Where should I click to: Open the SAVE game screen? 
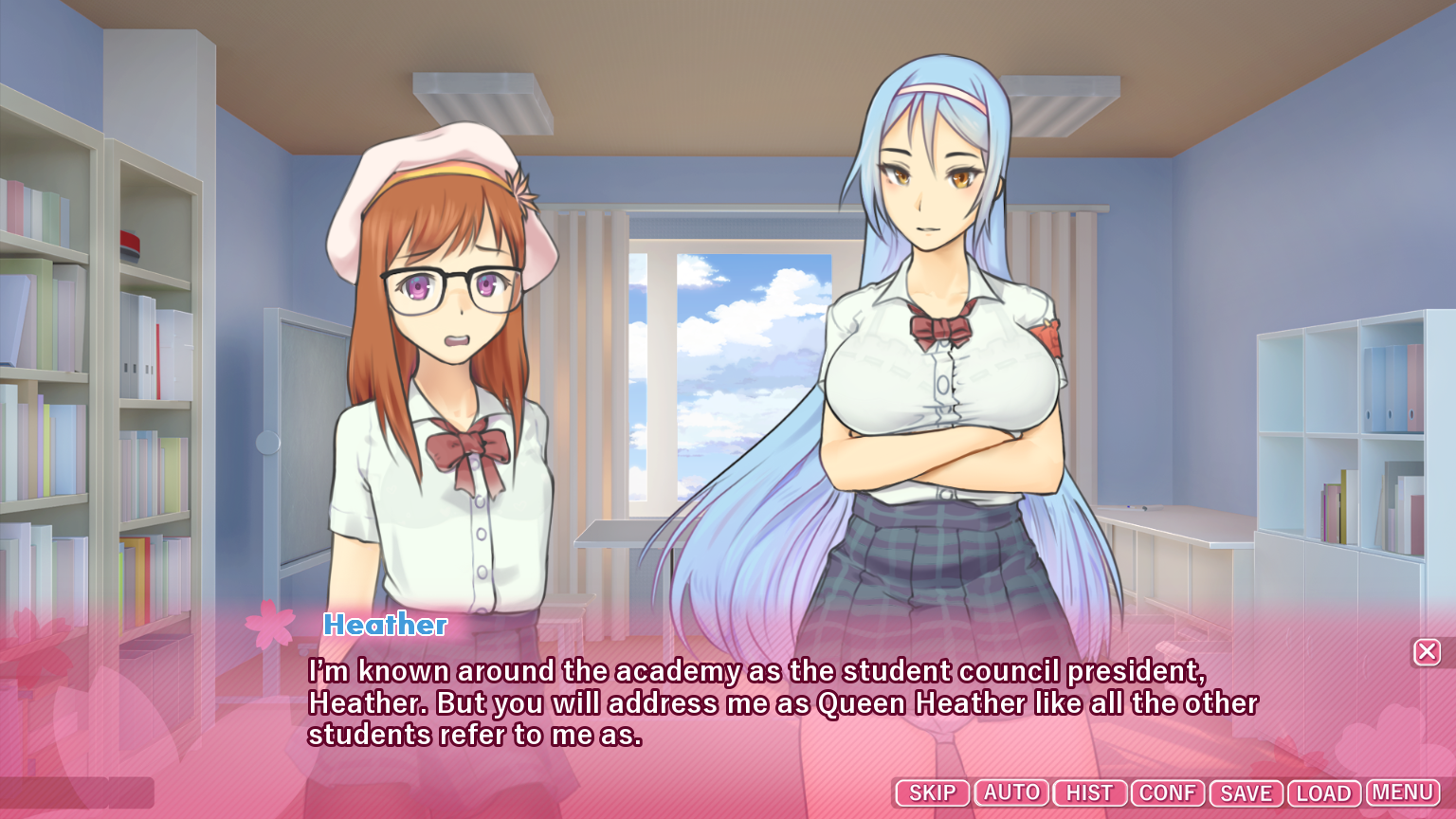tap(1245, 793)
